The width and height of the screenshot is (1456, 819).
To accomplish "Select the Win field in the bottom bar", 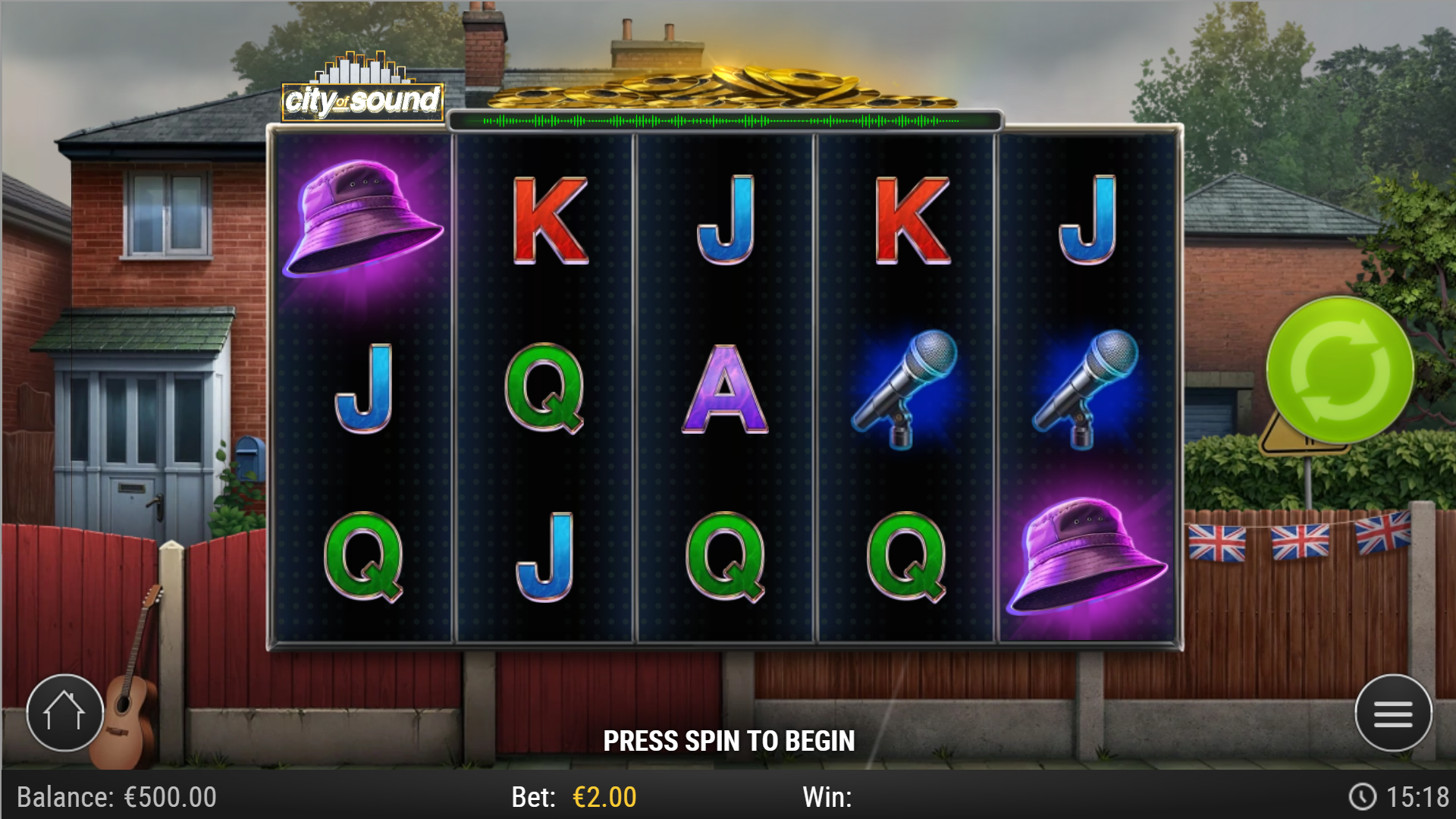I will coord(827,797).
